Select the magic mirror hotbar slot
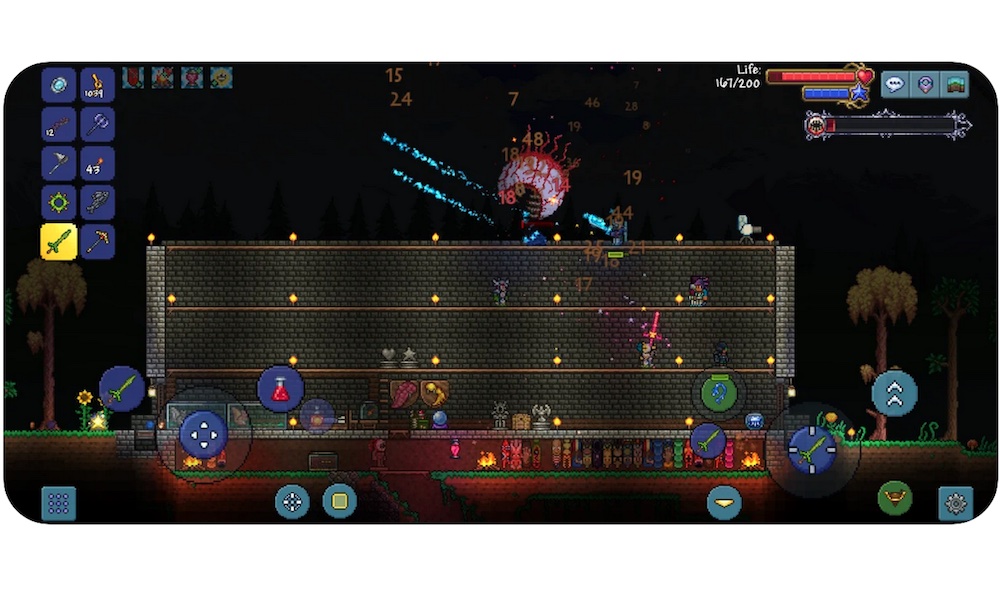 click(59, 85)
